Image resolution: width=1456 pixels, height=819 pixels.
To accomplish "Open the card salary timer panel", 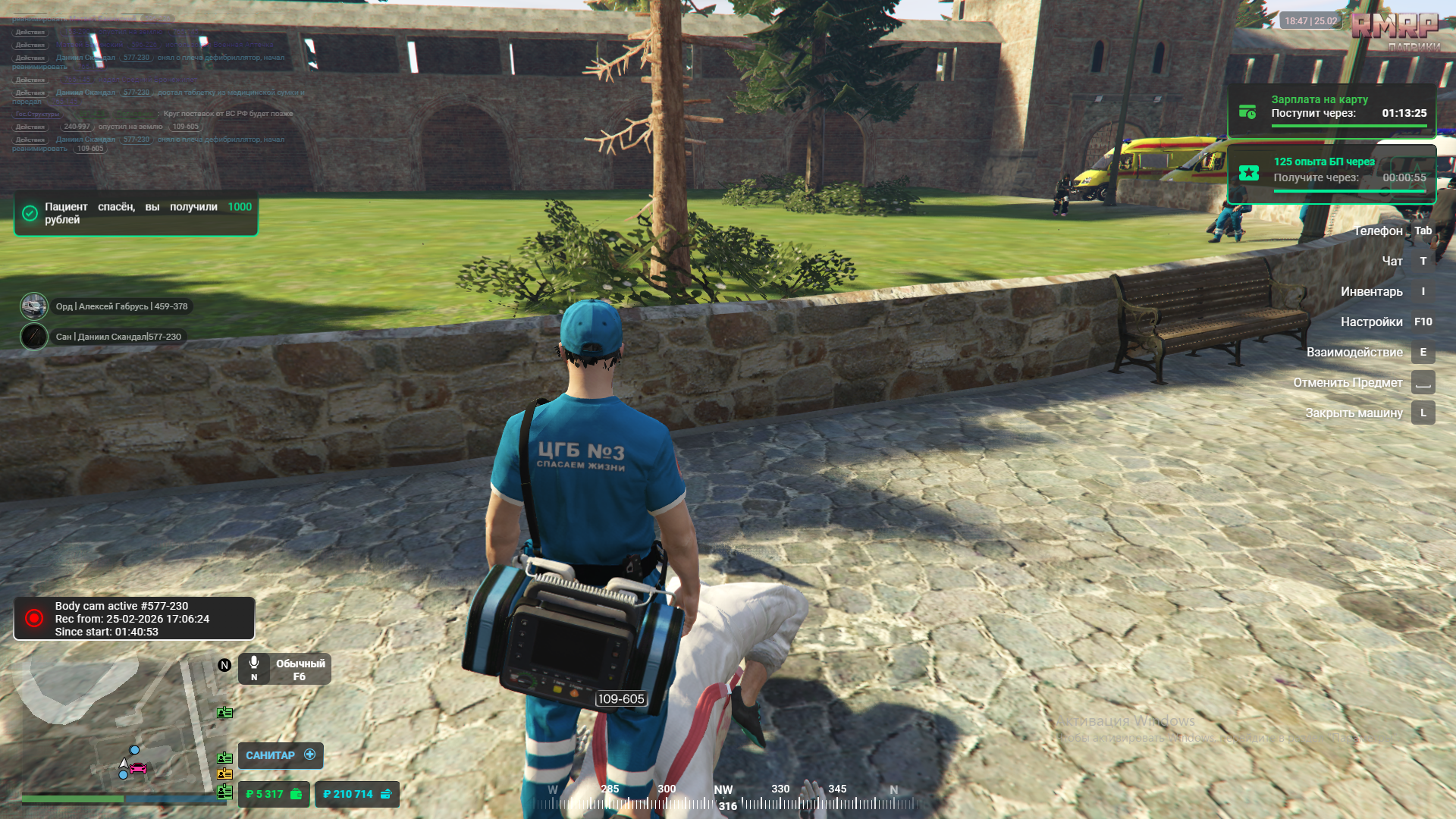I will 1332,111.
